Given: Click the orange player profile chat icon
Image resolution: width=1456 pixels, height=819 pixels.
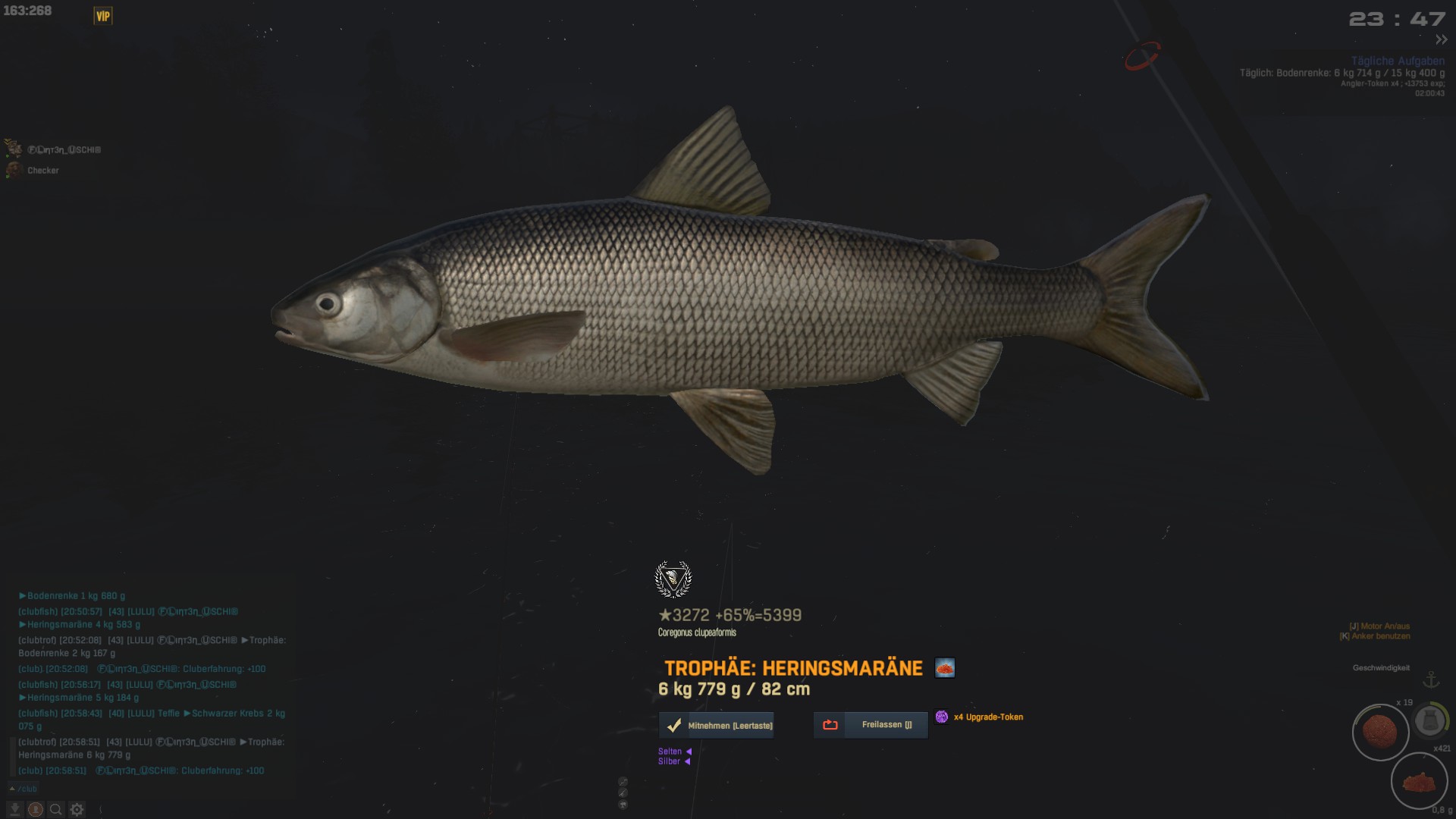Looking at the screenshot, I should coord(35,810).
